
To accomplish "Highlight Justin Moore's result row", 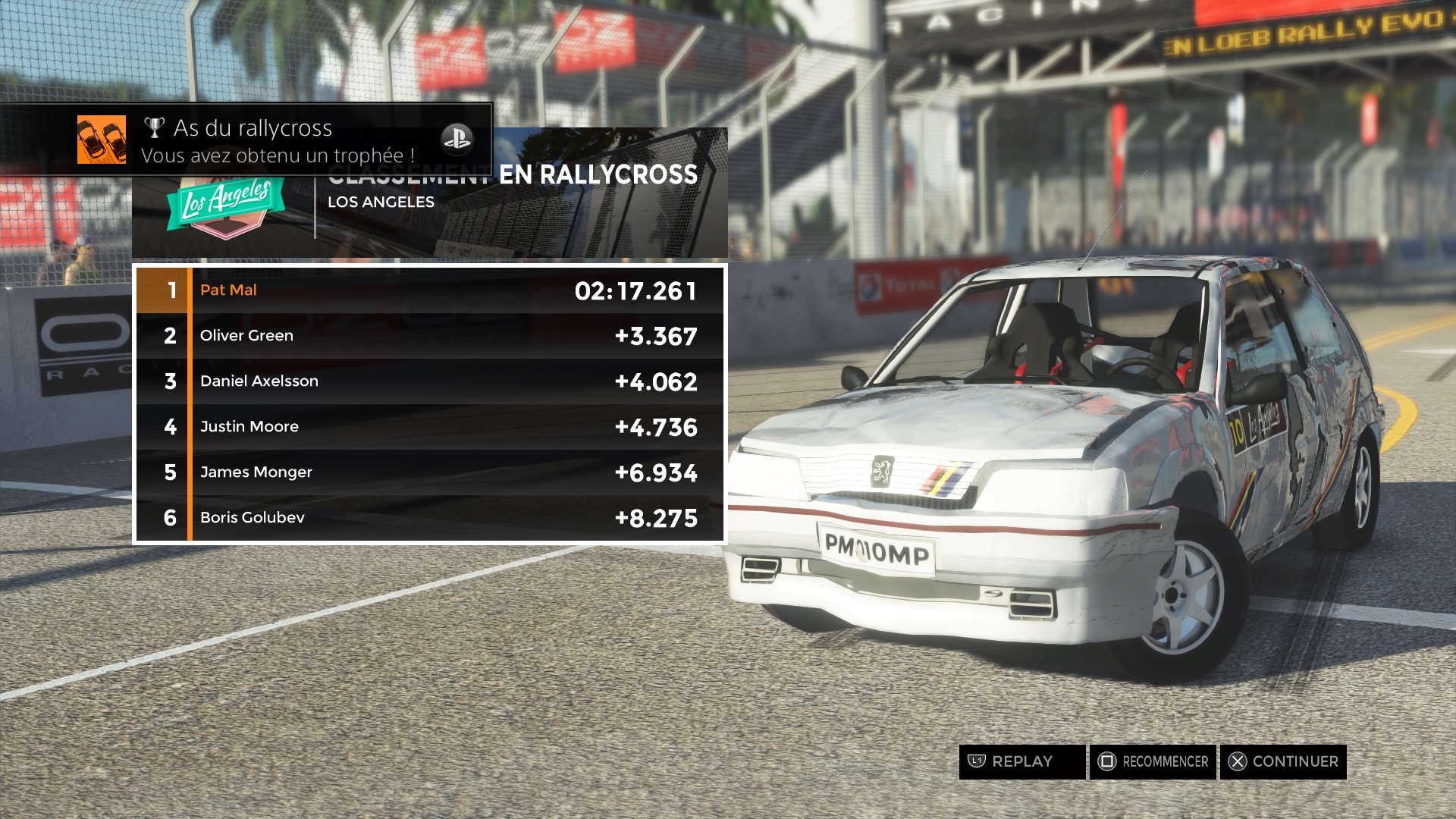I will [429, 427].
